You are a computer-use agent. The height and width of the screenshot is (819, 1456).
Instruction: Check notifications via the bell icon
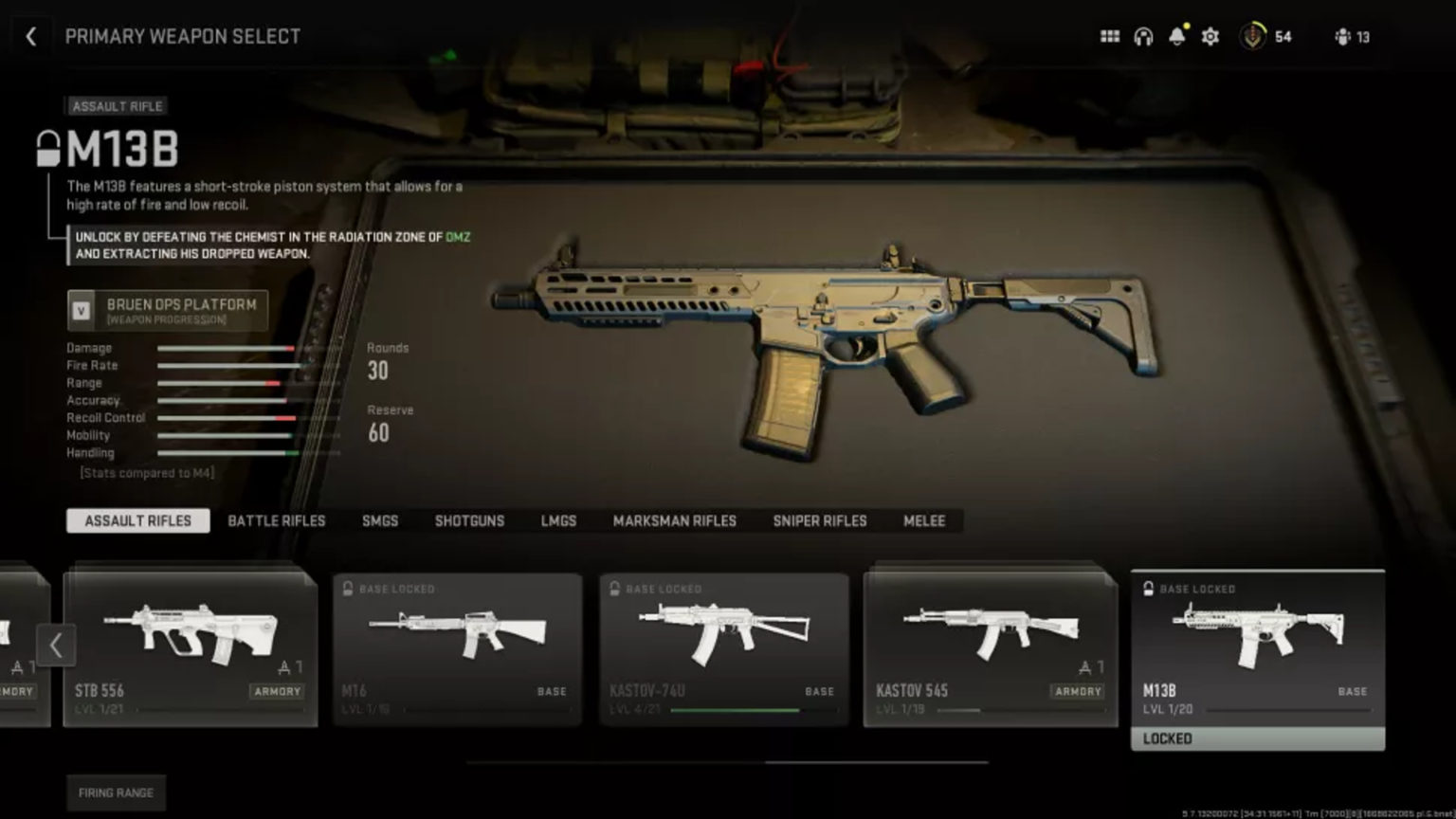tap(1177, 36)
